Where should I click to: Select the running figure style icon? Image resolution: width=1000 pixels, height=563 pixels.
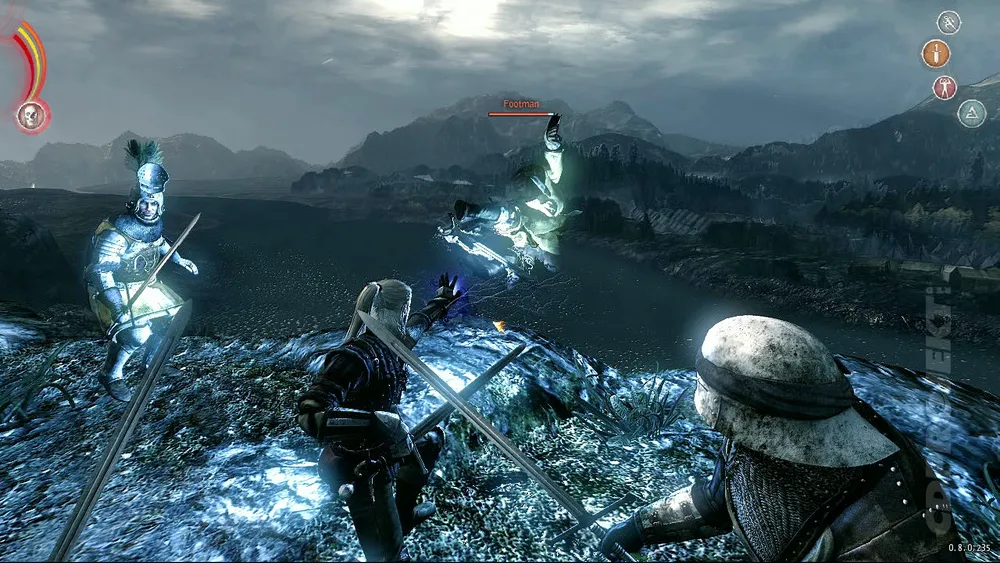pos(948,22)
